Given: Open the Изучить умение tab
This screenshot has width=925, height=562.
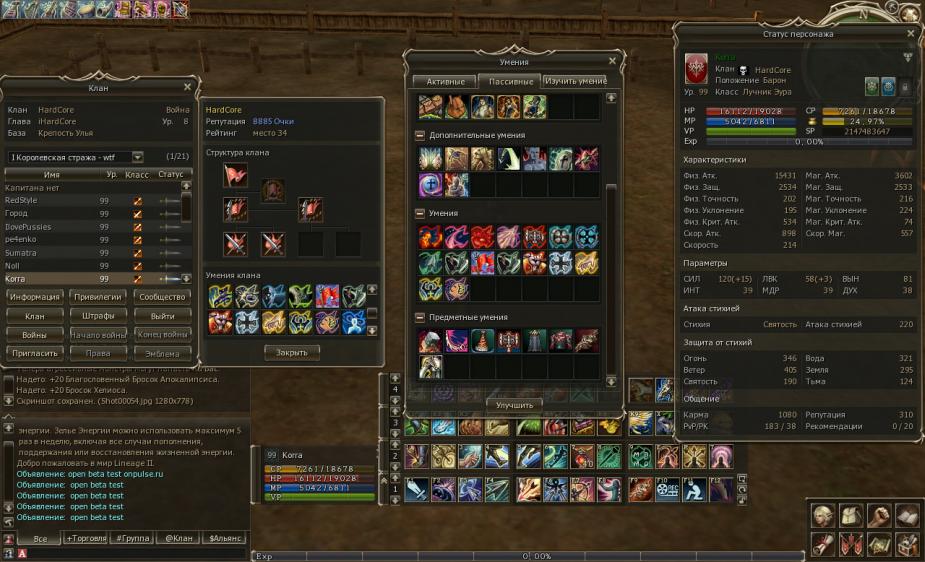Looking at the screenshot, I should [x=575, y=81].
